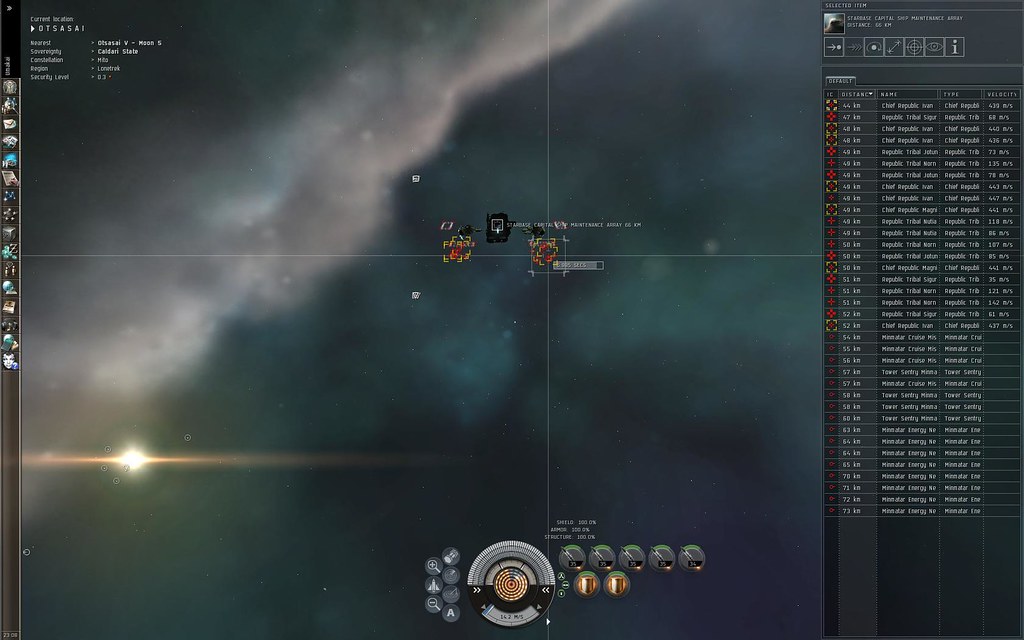Fire the first turret weapon module

point(573,558)
